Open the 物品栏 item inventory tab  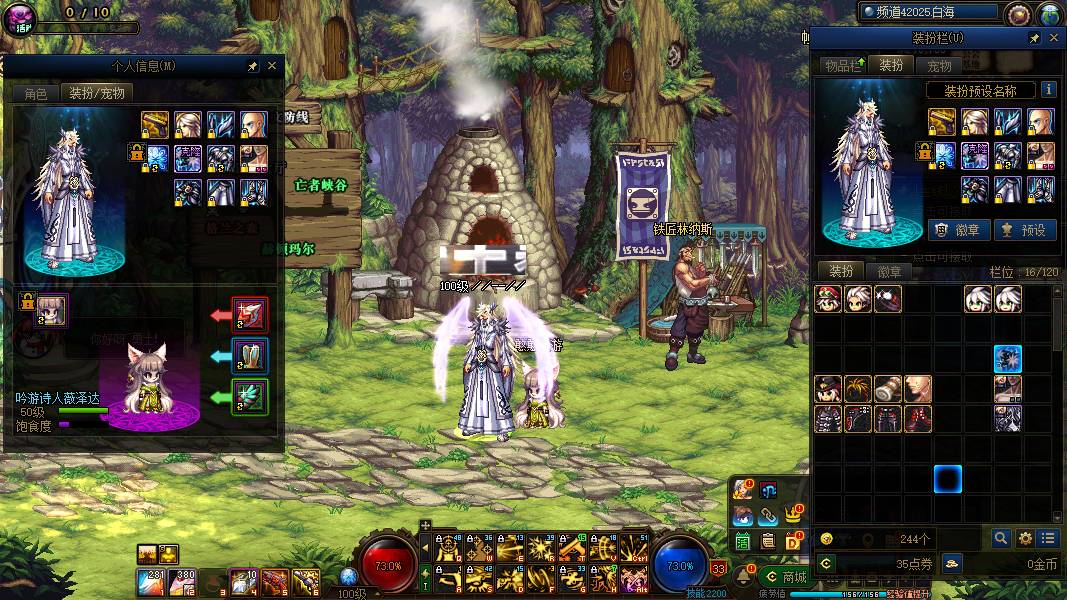[842, 66]
